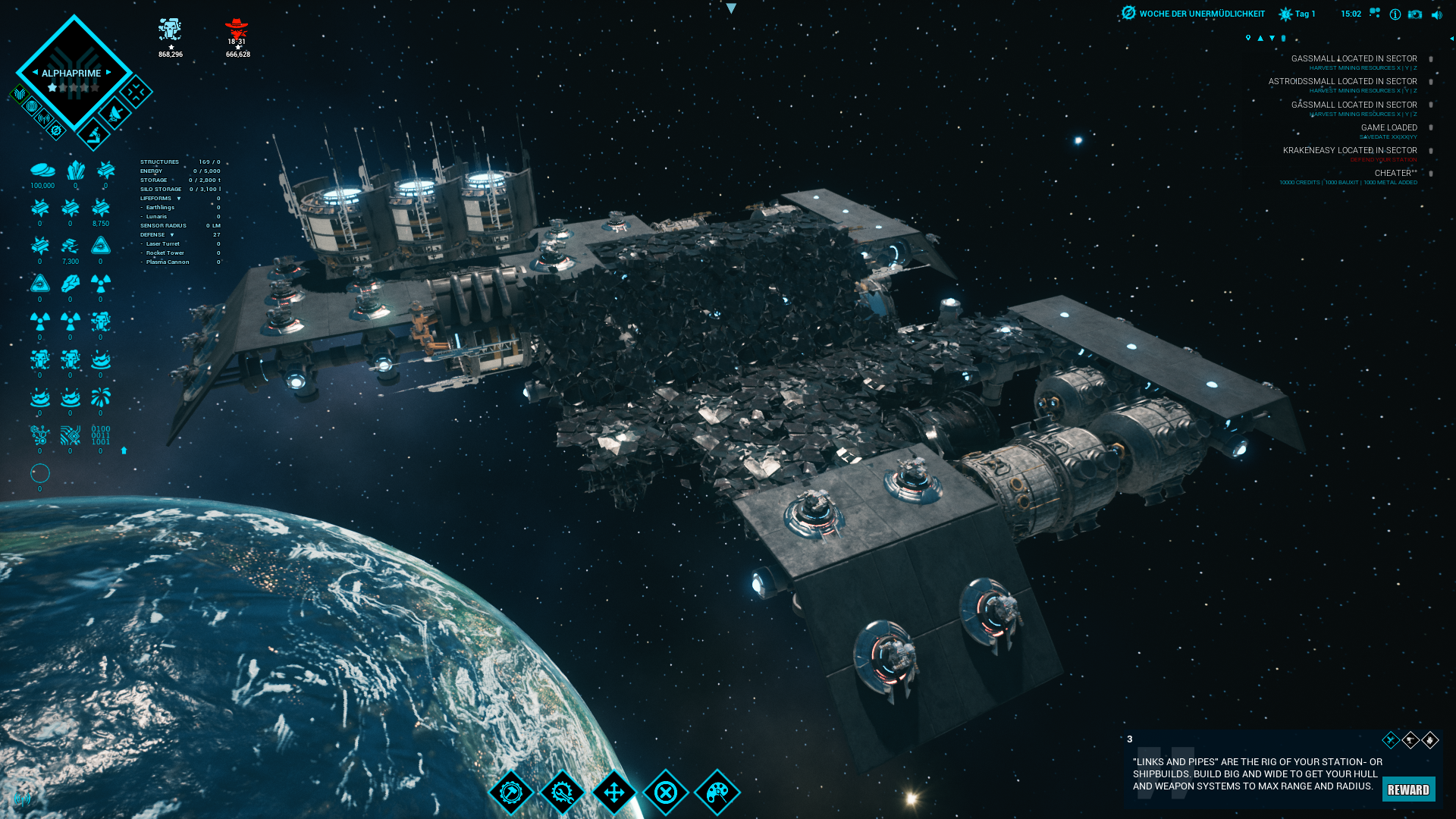Delete the CHEATER notification entry
The height and width of the screenshot is (819, 1456).
pyautogui.click(x=1431, y=174)
